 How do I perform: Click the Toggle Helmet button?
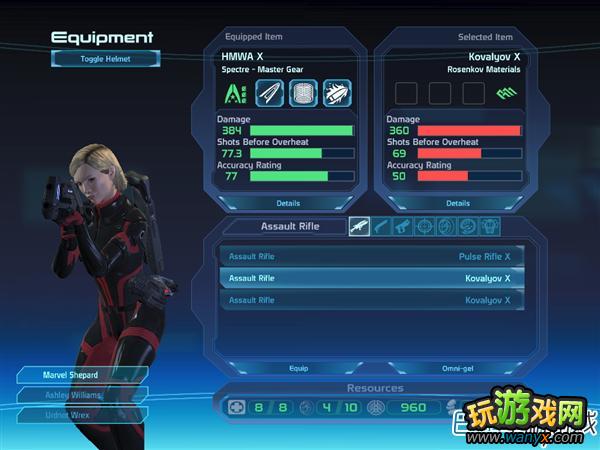[106, 58]
